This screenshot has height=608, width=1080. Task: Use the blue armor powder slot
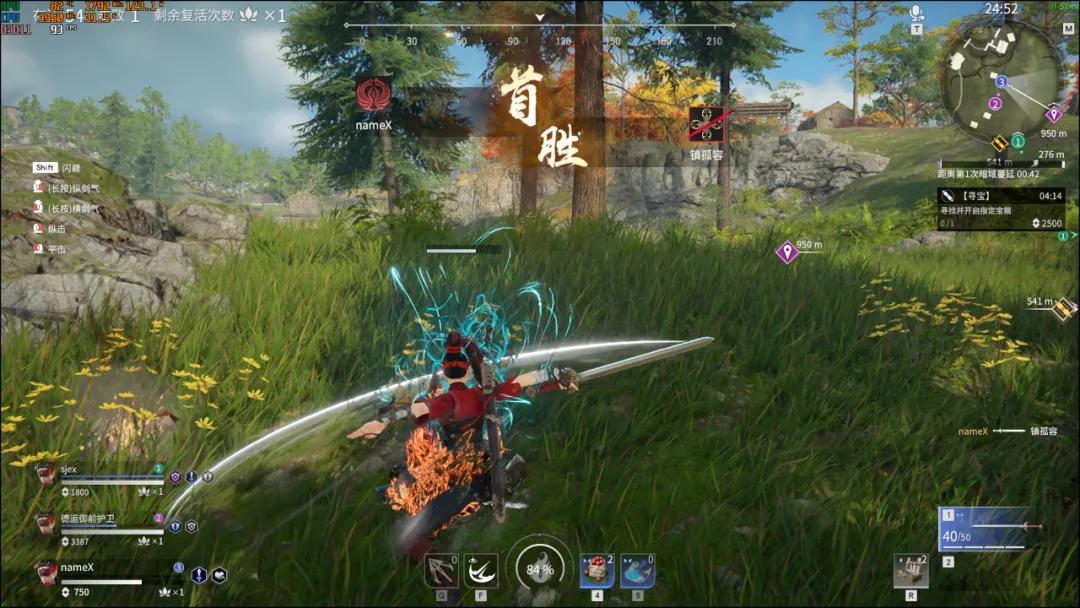[x=637, y=571]
